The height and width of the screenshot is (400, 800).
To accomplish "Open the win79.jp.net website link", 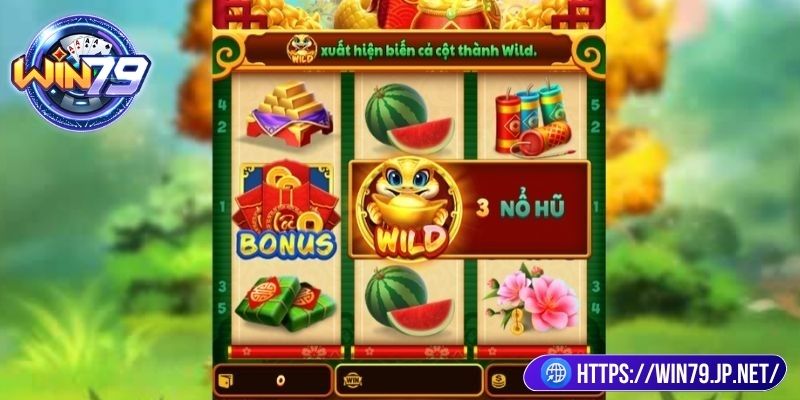I will pyautogui.click(x=661, y=374).
